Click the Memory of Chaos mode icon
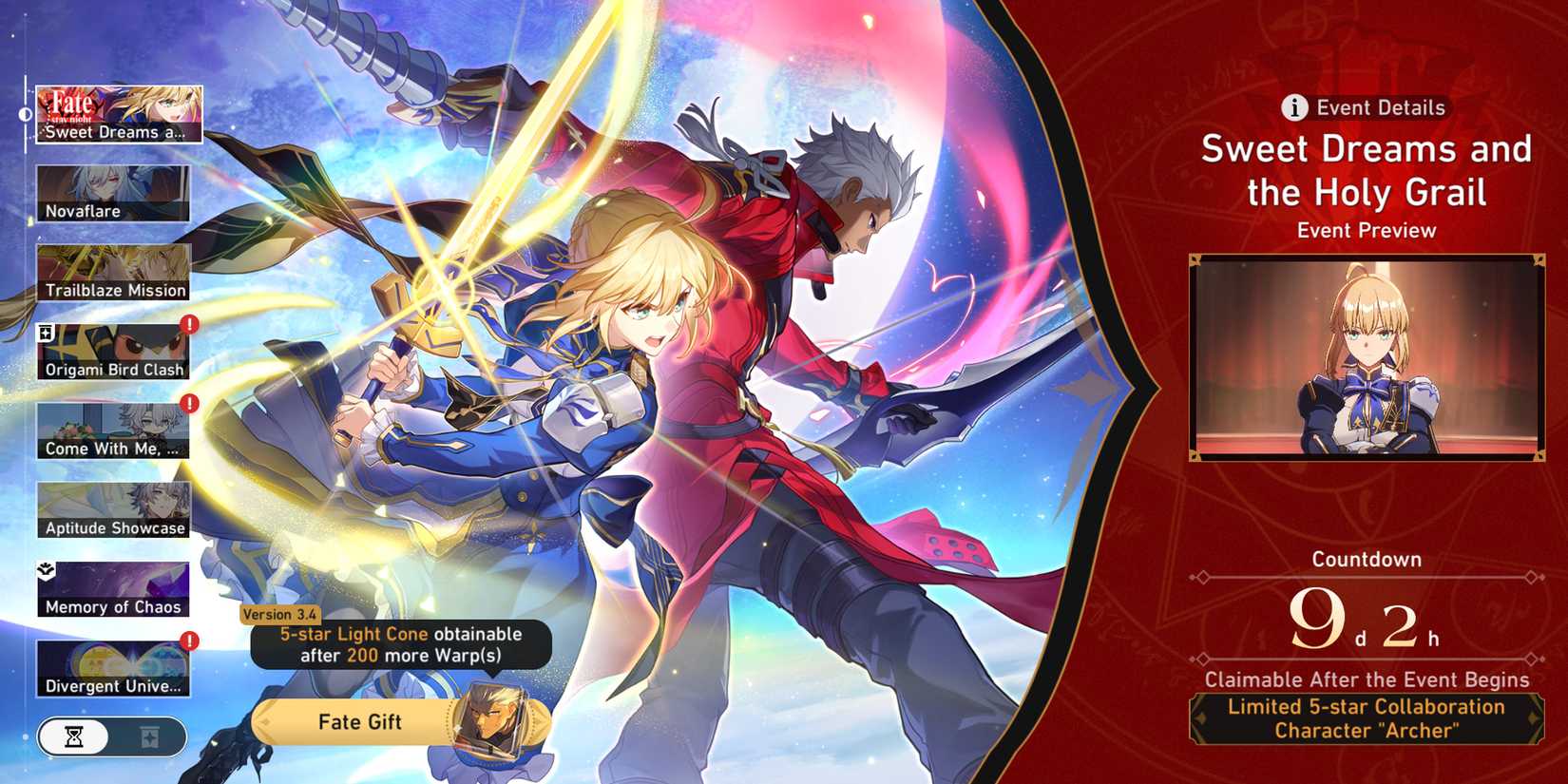This screenshot has width=1568, height=784. (113, 587)
